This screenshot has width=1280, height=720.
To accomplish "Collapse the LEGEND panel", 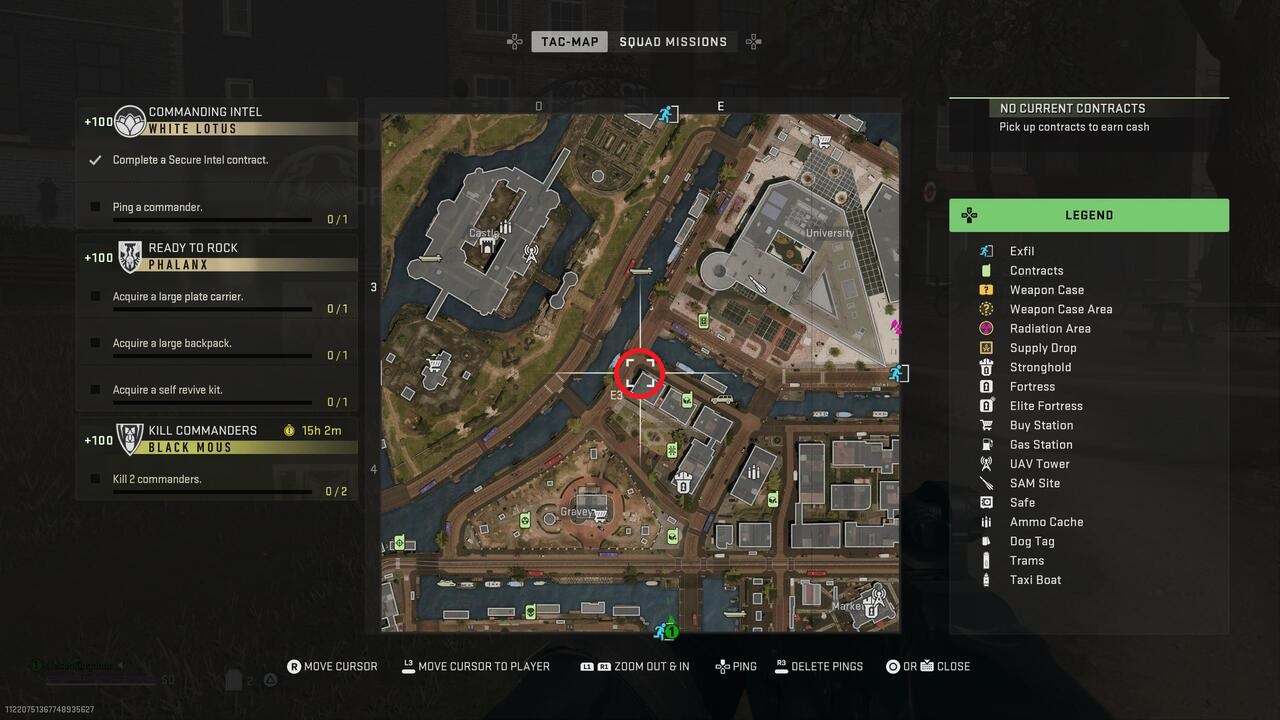I will click(1089, 215).
